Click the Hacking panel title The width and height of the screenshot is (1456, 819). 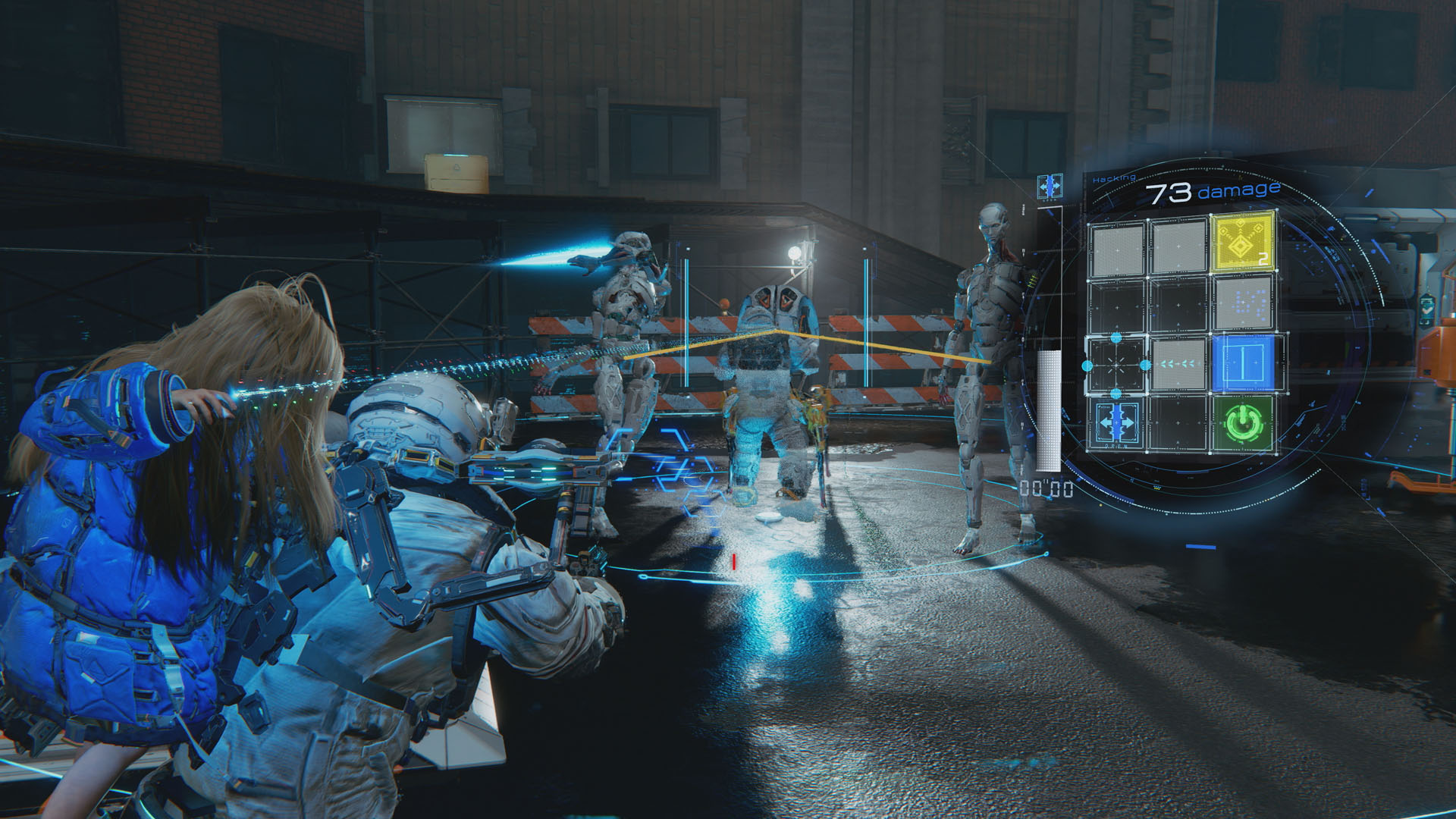pyautogui.click(x=1114, y=177)
